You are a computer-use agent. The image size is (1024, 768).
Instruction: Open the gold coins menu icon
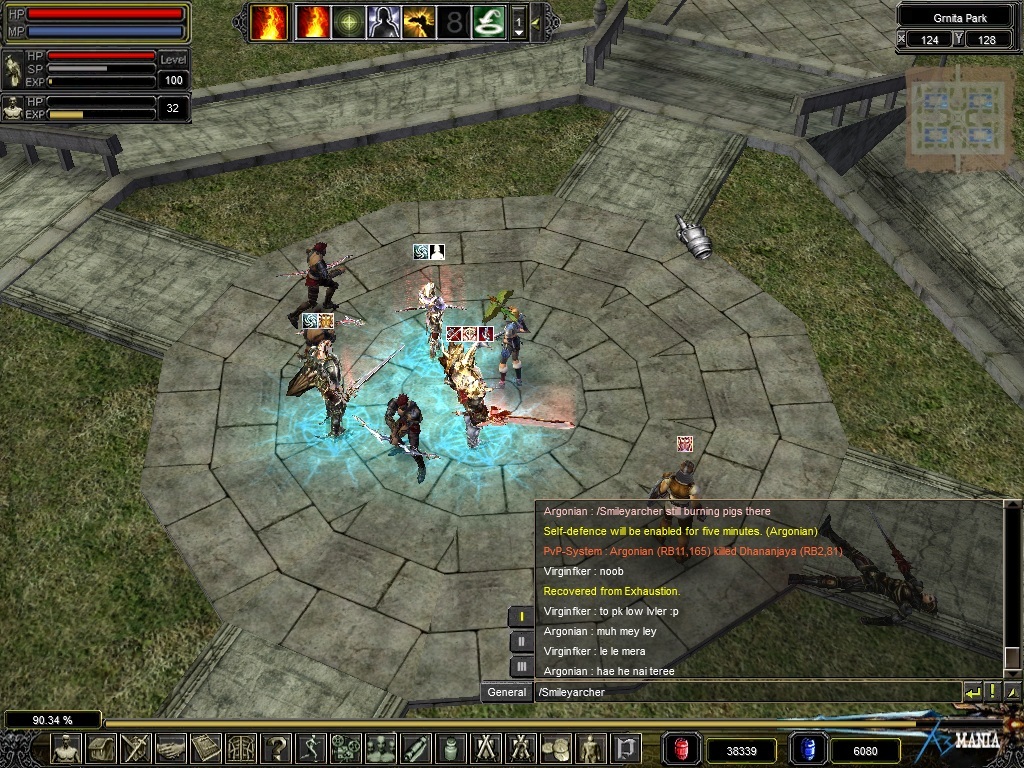556,747
